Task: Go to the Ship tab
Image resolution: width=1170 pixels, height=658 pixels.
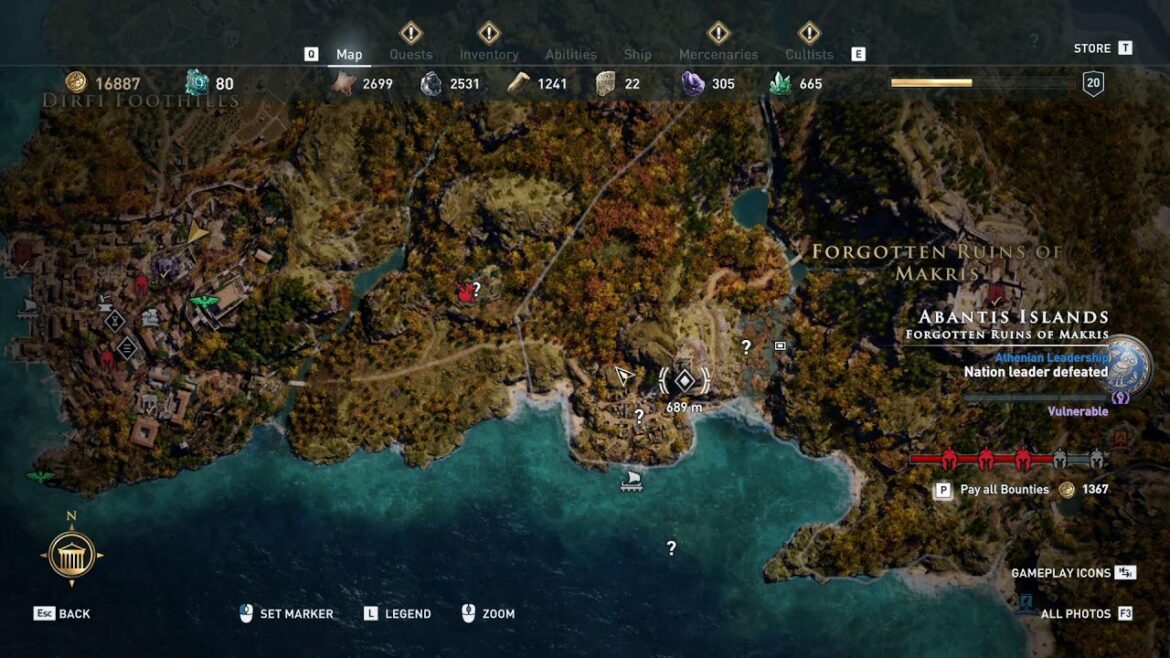Action: click(637, 54)
